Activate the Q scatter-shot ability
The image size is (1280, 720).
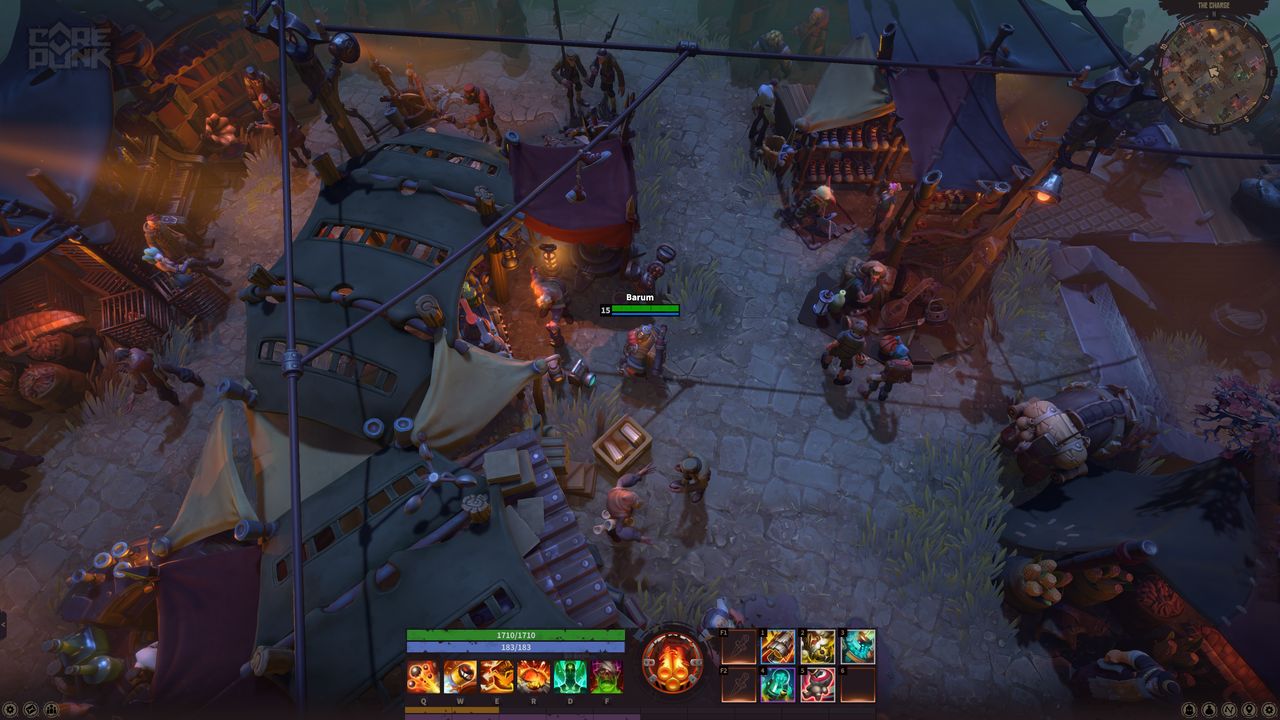click(x=422, y=677)
